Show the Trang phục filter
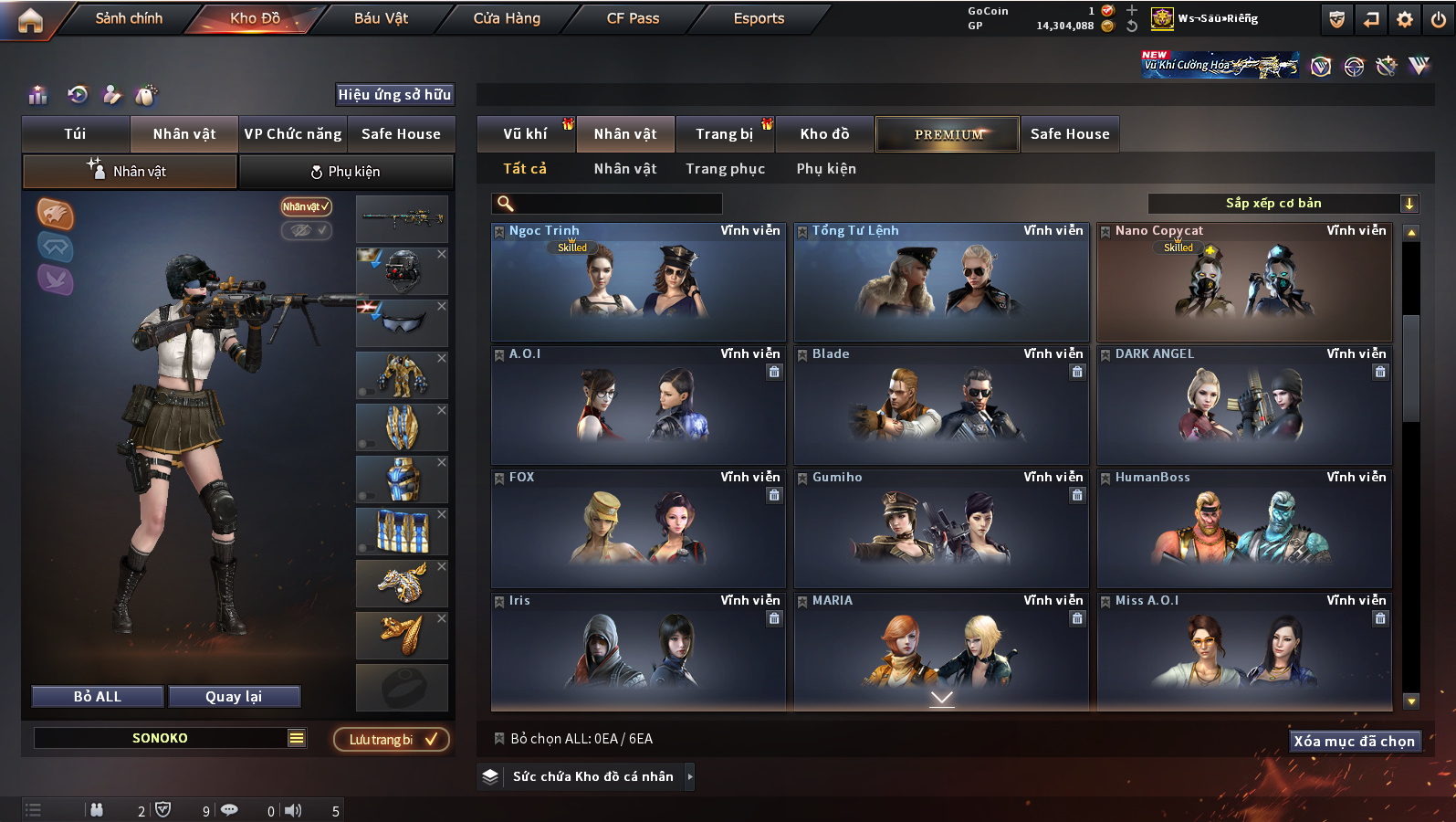 [x=725, y=169]
